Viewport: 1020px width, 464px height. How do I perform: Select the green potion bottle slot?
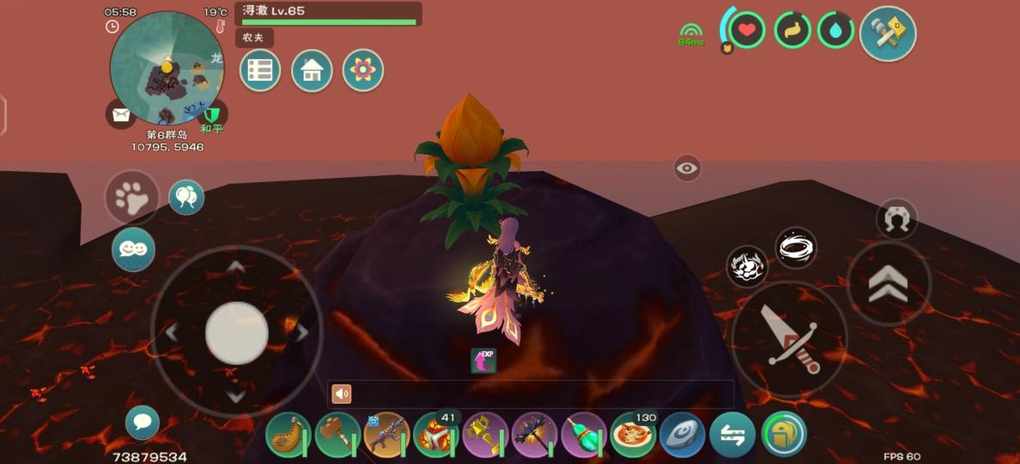(584, 435)
